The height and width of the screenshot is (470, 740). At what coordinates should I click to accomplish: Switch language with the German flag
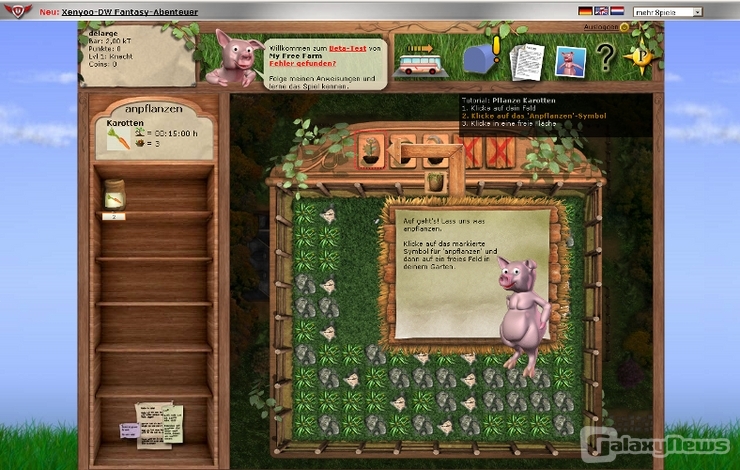pyautogui.click(x=585, y=11)
